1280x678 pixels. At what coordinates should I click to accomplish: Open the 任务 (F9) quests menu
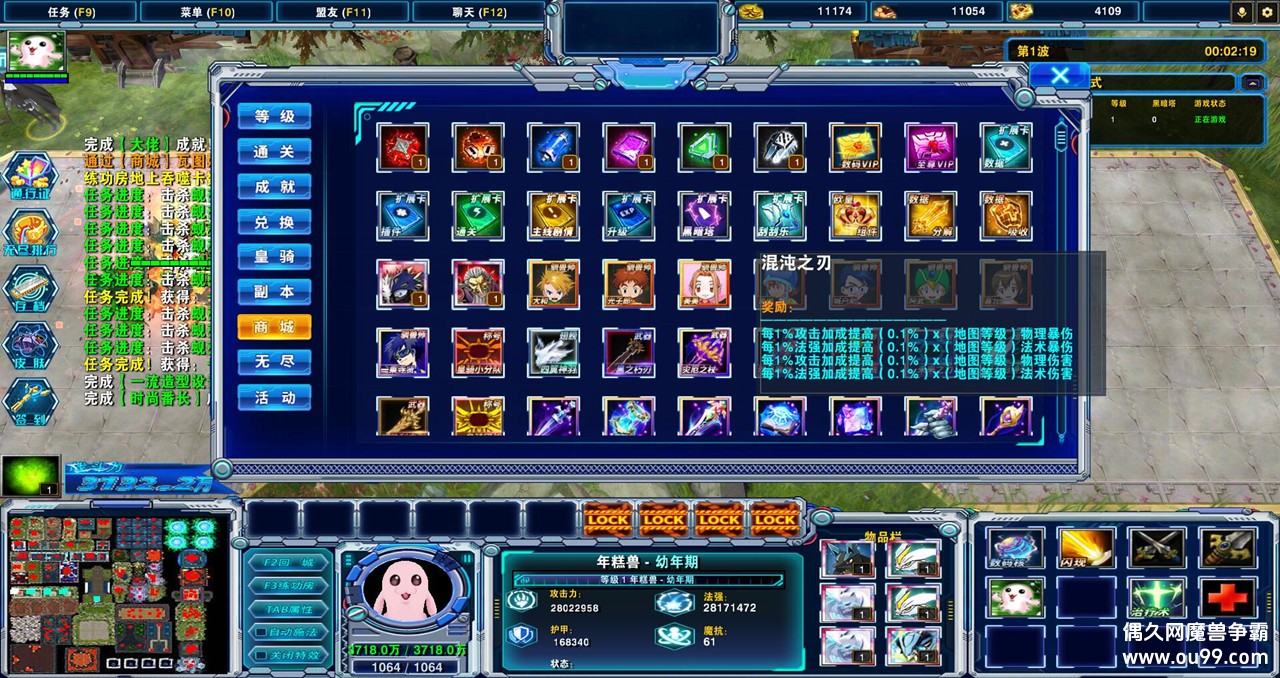coord(71,12)
